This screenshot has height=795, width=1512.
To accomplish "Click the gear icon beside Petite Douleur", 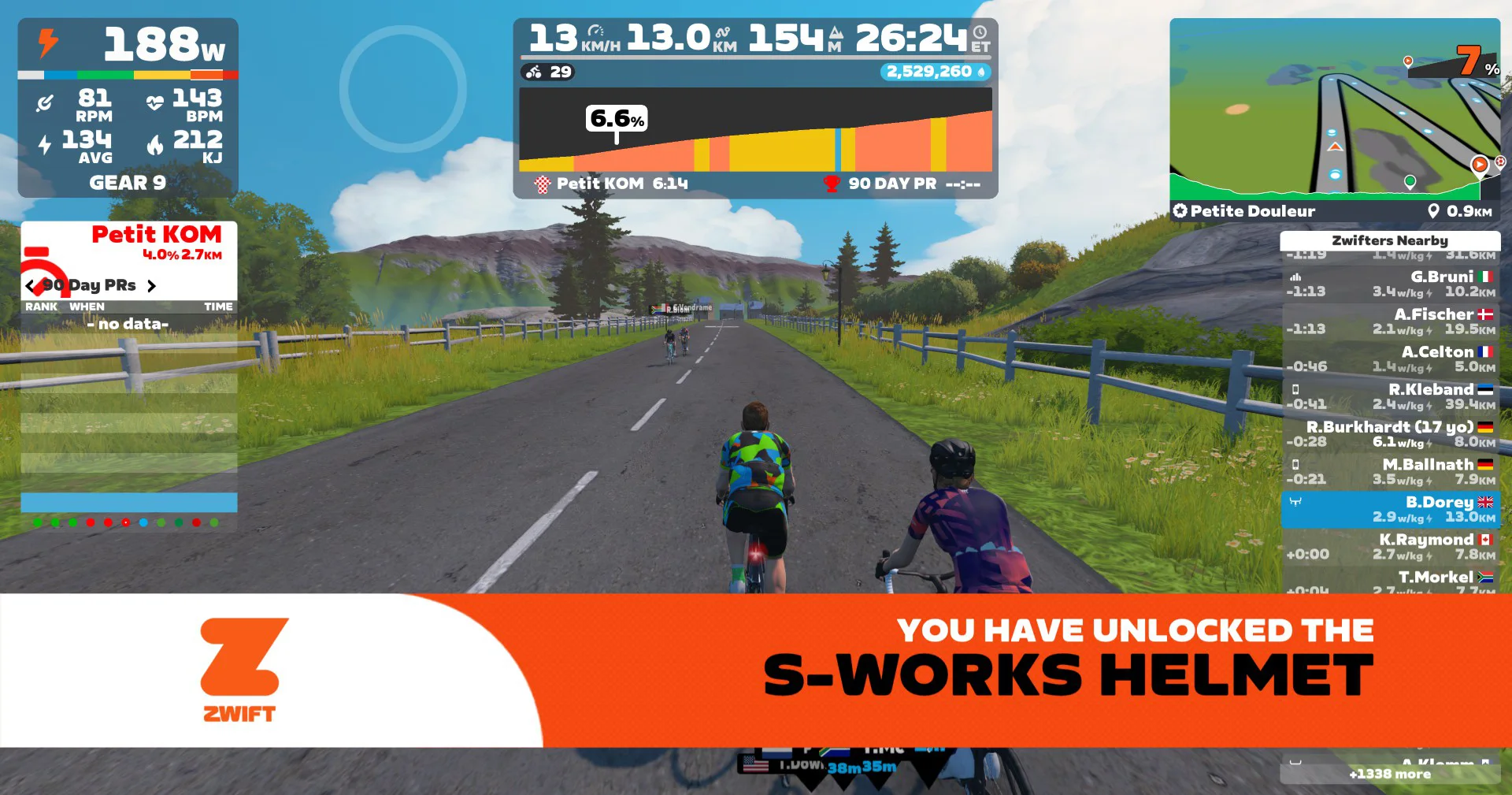I will [1180, 210].
